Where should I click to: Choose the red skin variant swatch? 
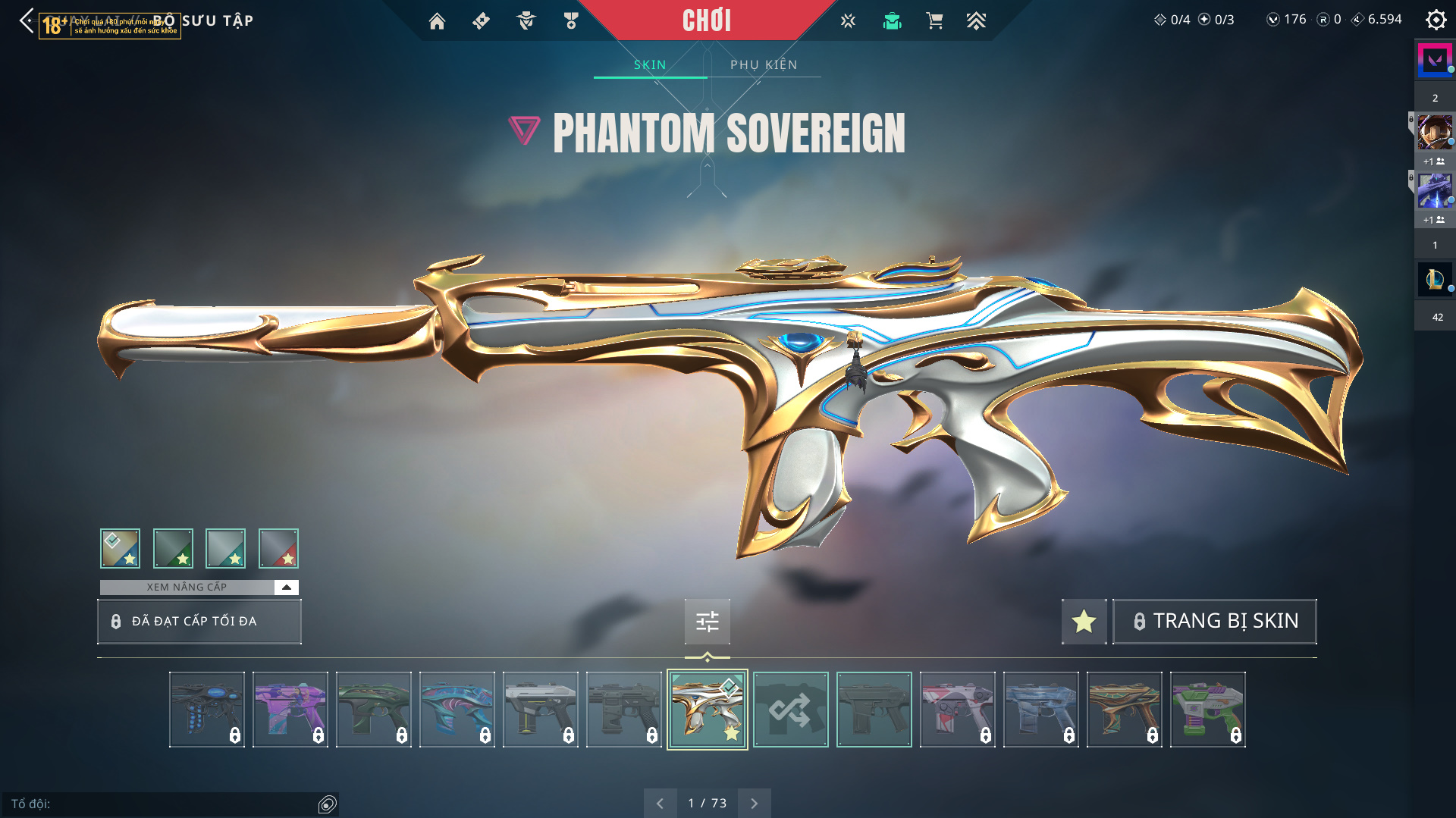coord(278,549)
